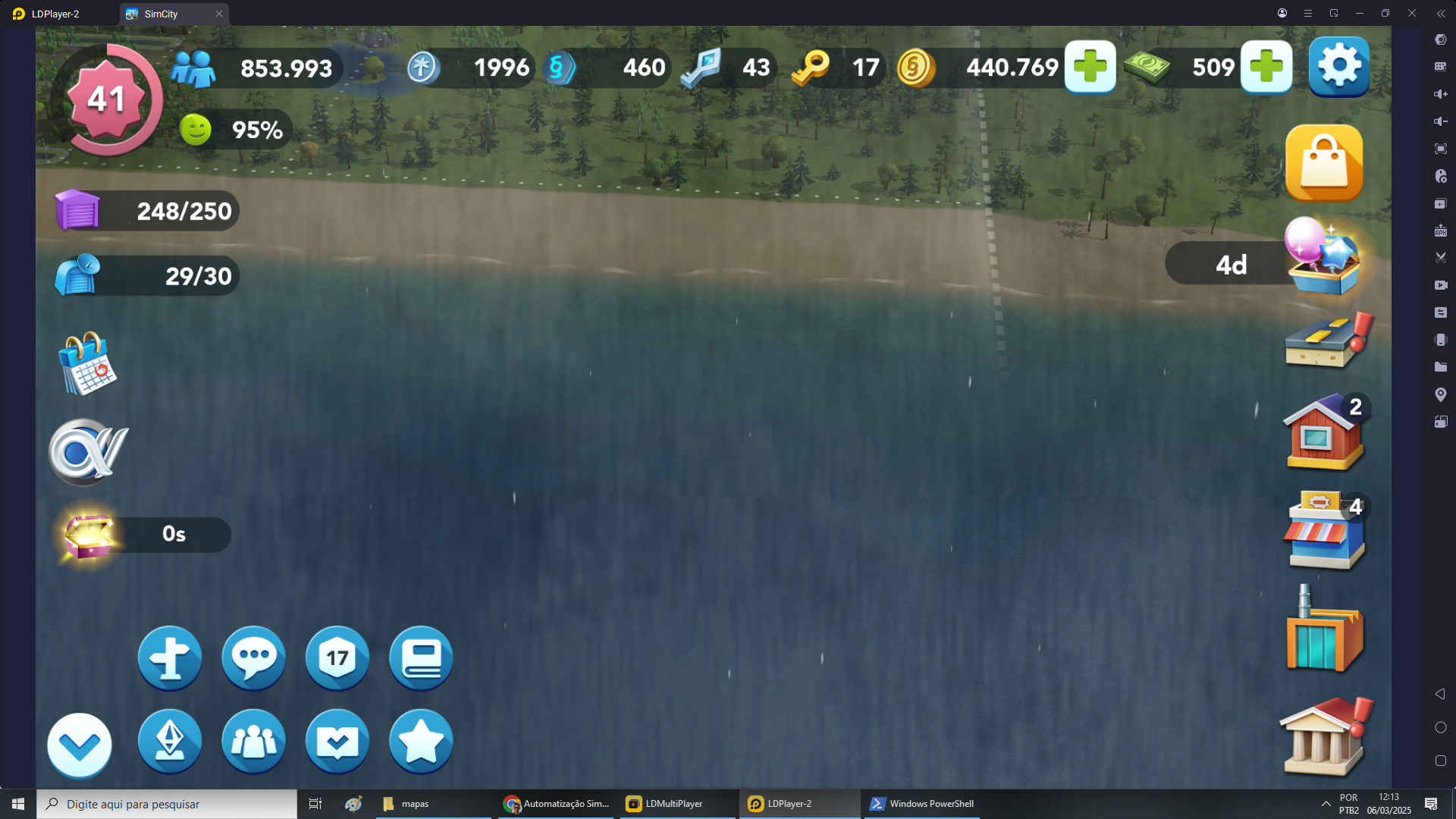Screen dimensions: 1456x819
Task: Open the friends group button
Action: tap(253, 741)
